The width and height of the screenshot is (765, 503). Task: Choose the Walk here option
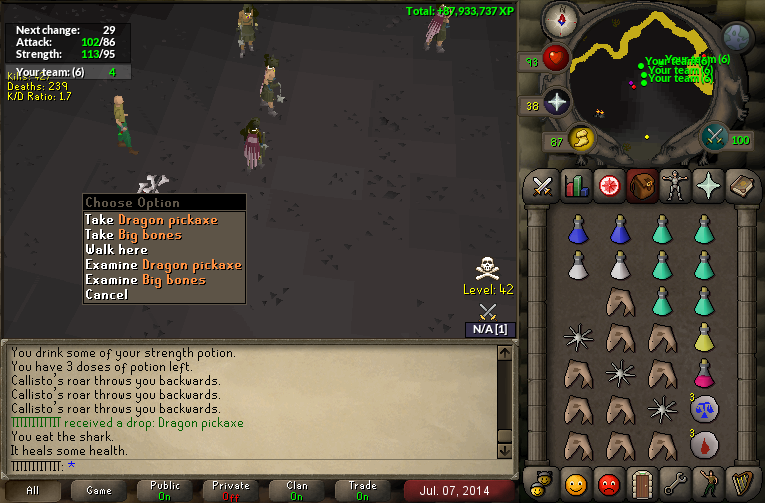(x=116, y=250)
